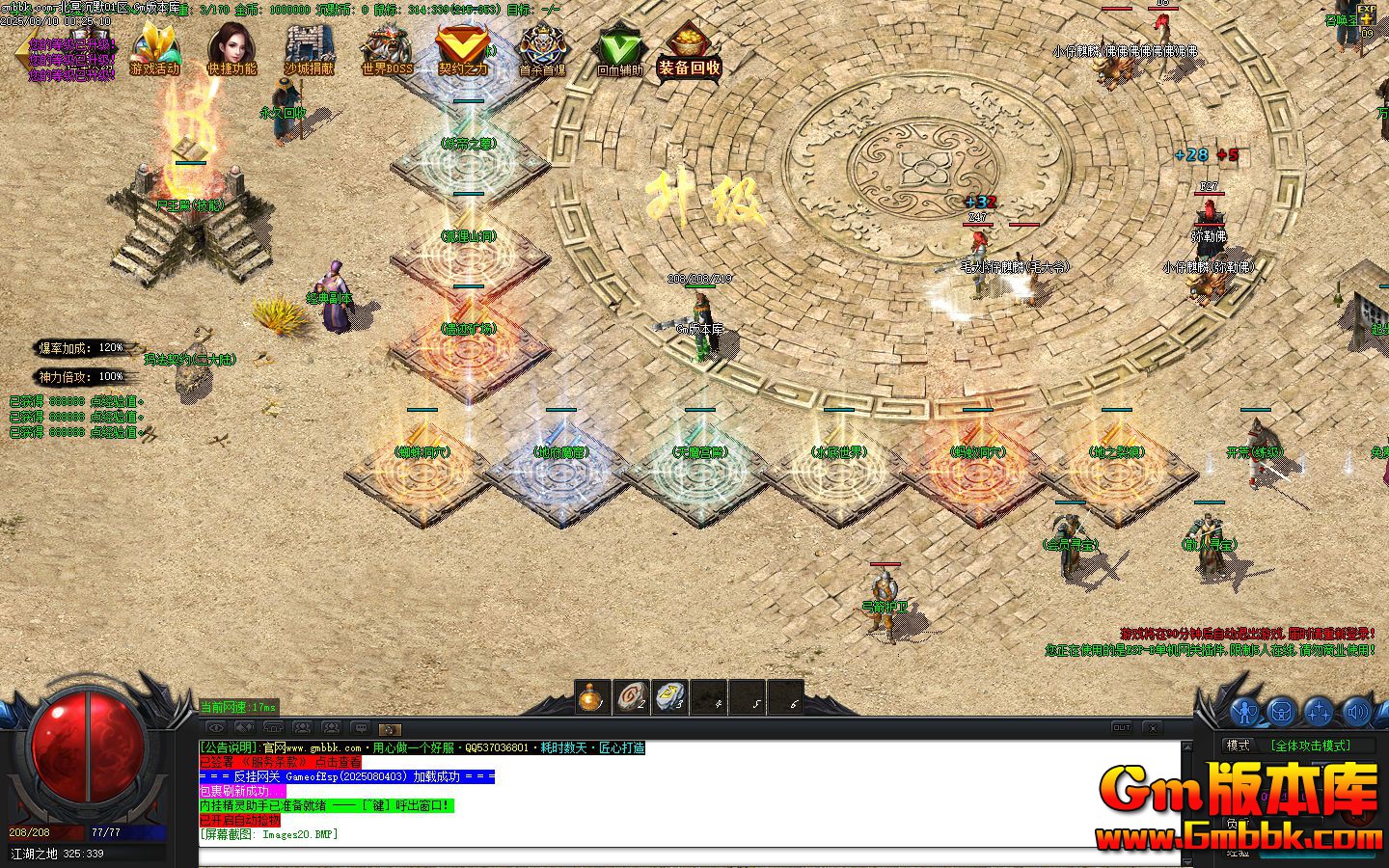Switch attack mode via the 模式 button
This screenshot has height=868, width=1389.
(1238, 746)
